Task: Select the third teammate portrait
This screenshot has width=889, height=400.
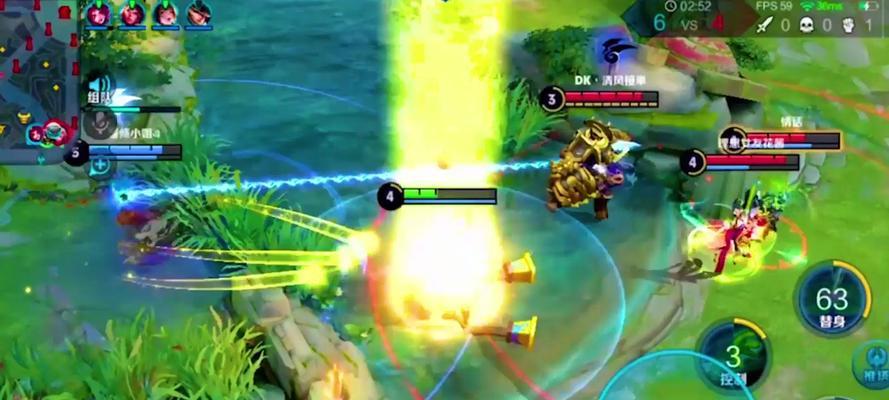Action: (x=166, y=13)
